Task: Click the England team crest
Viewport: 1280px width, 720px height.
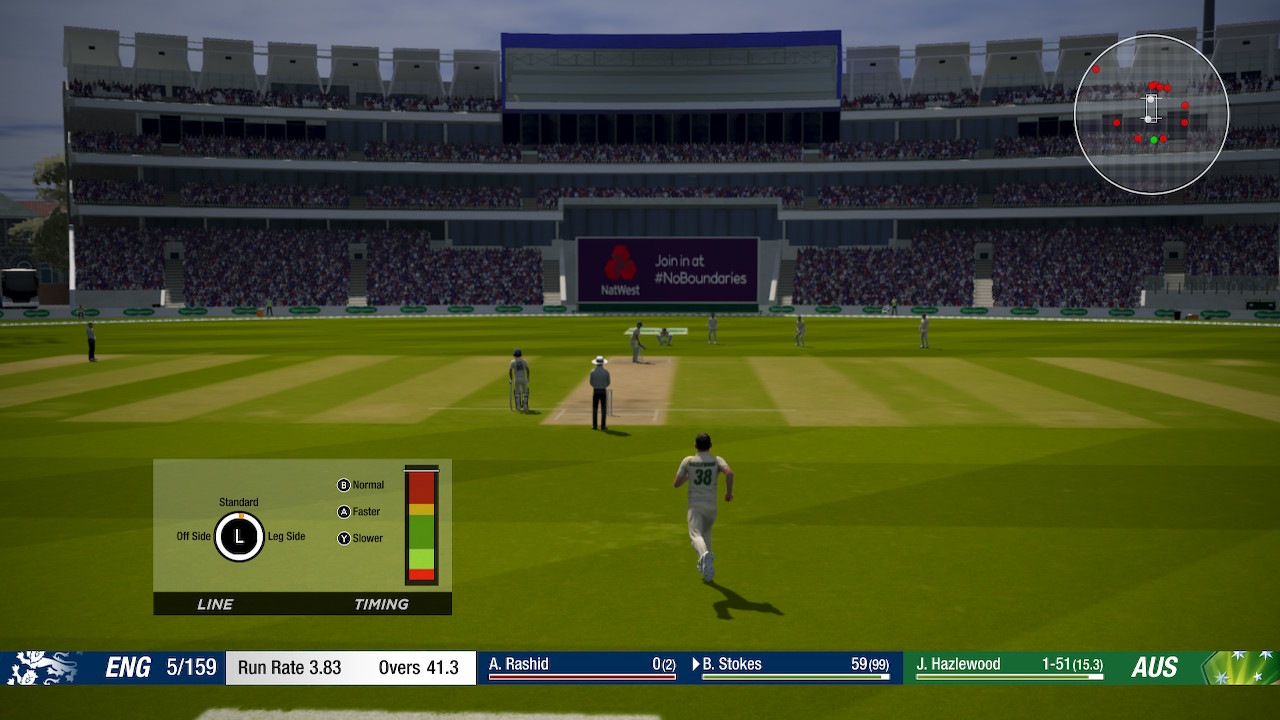Action: (45, 667)
